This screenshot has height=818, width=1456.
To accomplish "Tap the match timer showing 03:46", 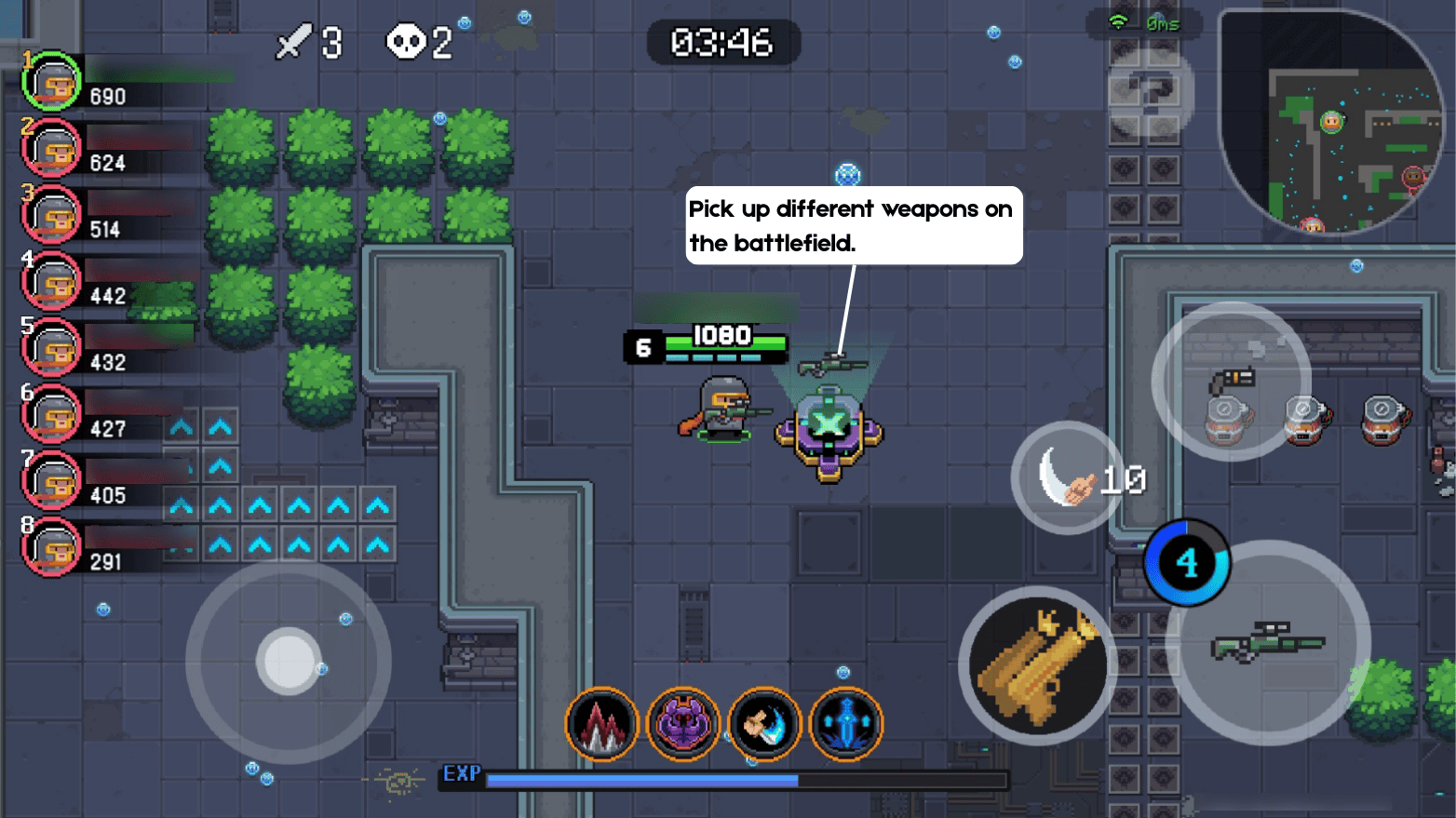I will (x=724, y=42).
